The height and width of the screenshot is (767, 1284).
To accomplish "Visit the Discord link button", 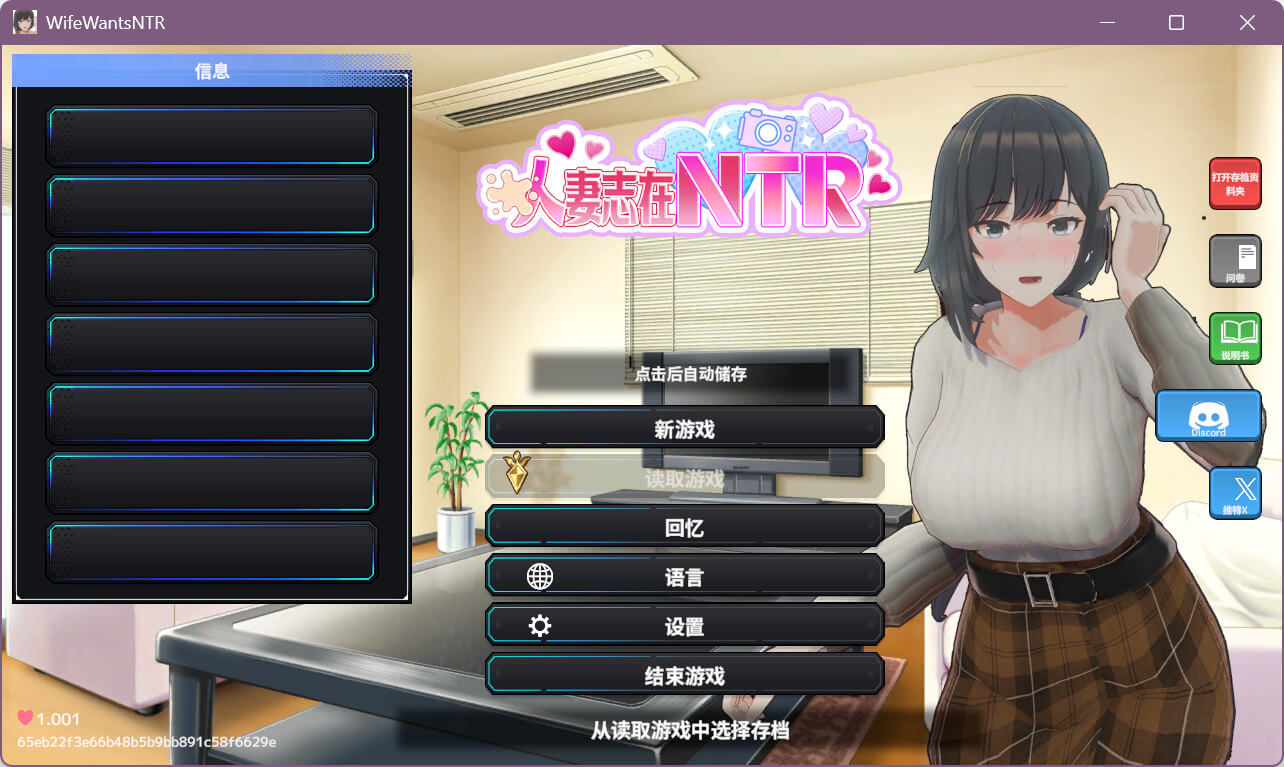I will [x=1208, y=415].
